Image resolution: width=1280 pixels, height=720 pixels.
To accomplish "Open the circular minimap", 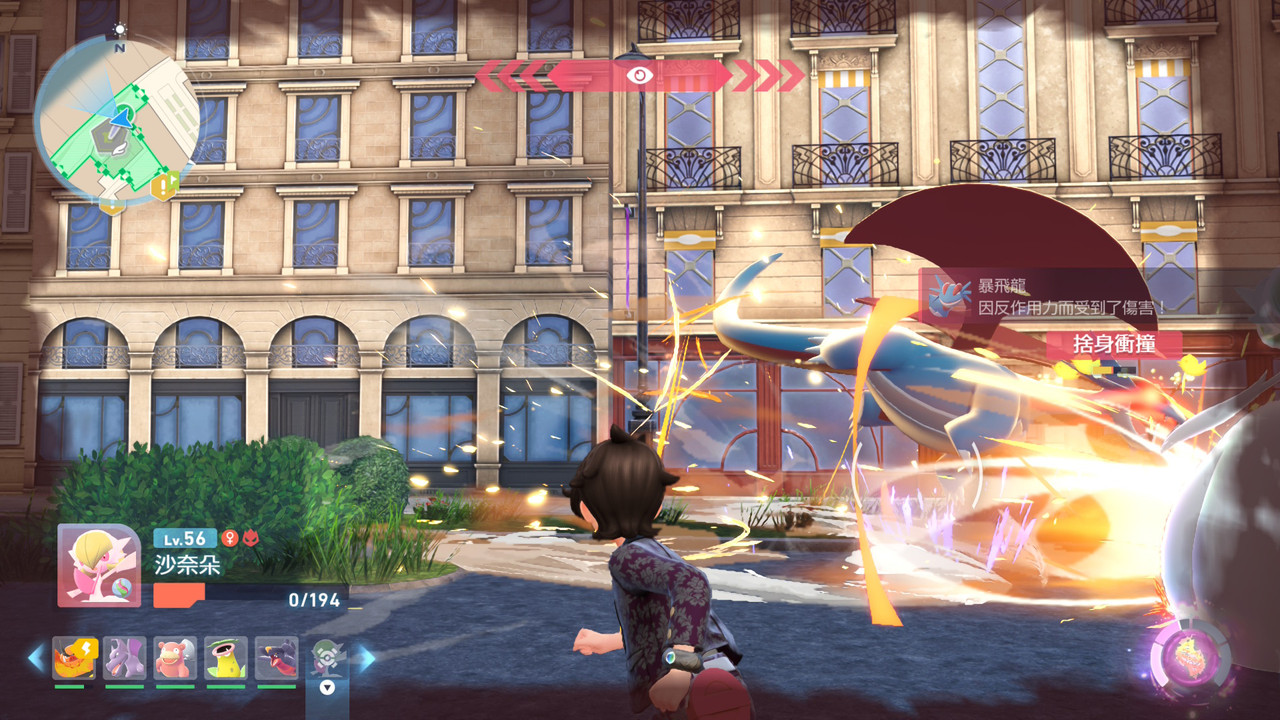I will point(117,120).
